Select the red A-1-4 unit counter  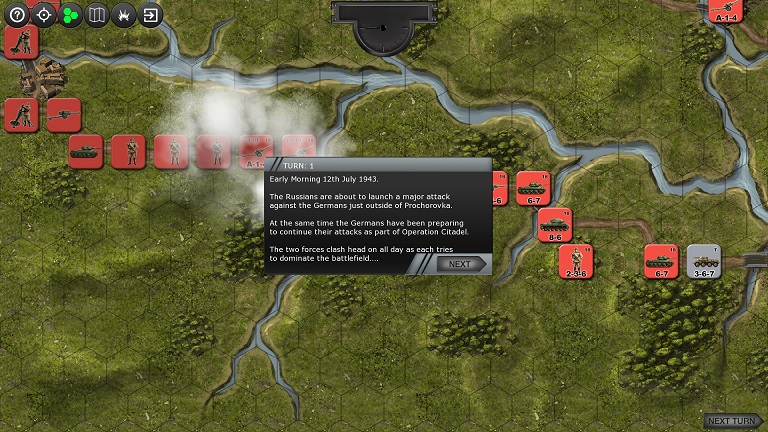725,9
